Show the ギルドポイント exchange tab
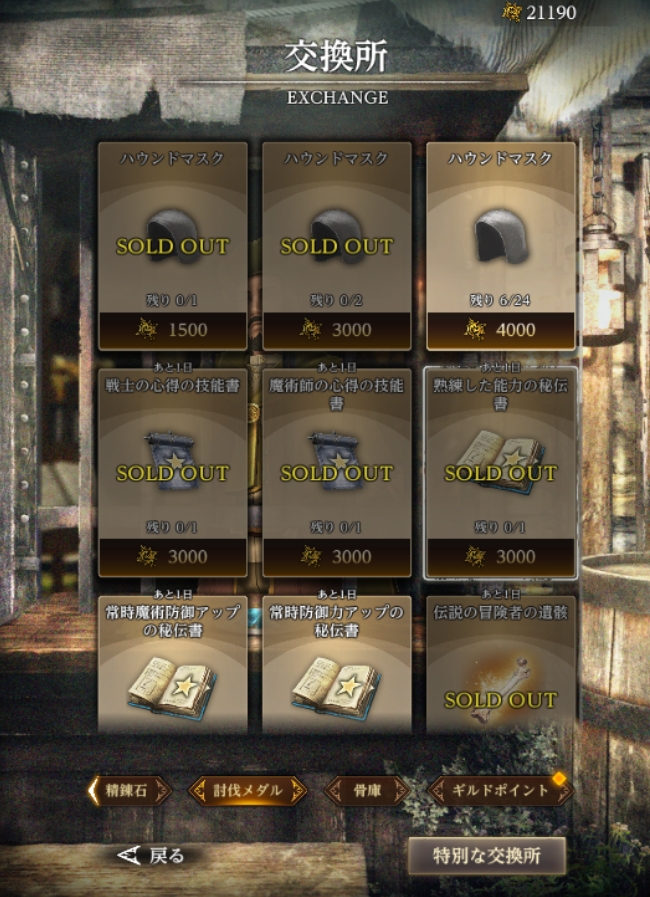The image size is (650, 897). pos(500,790)
